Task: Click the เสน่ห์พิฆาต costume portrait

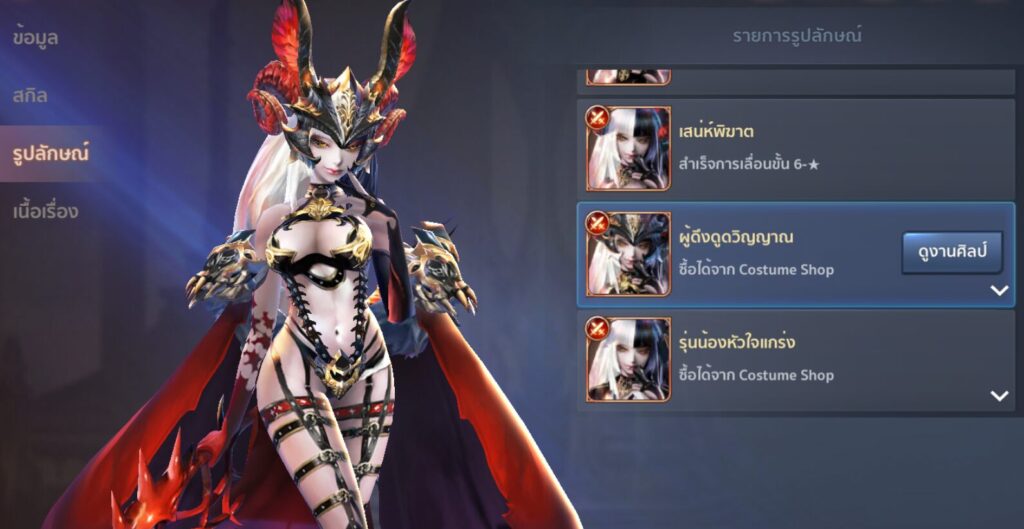Action: [628, 148]
